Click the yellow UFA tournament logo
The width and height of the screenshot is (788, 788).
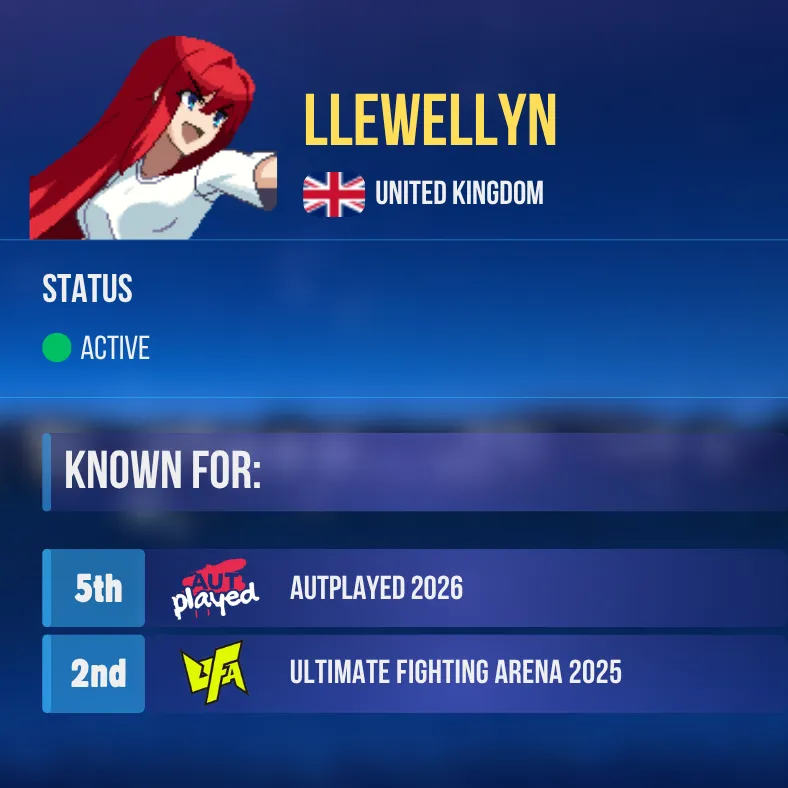point(215,674)
